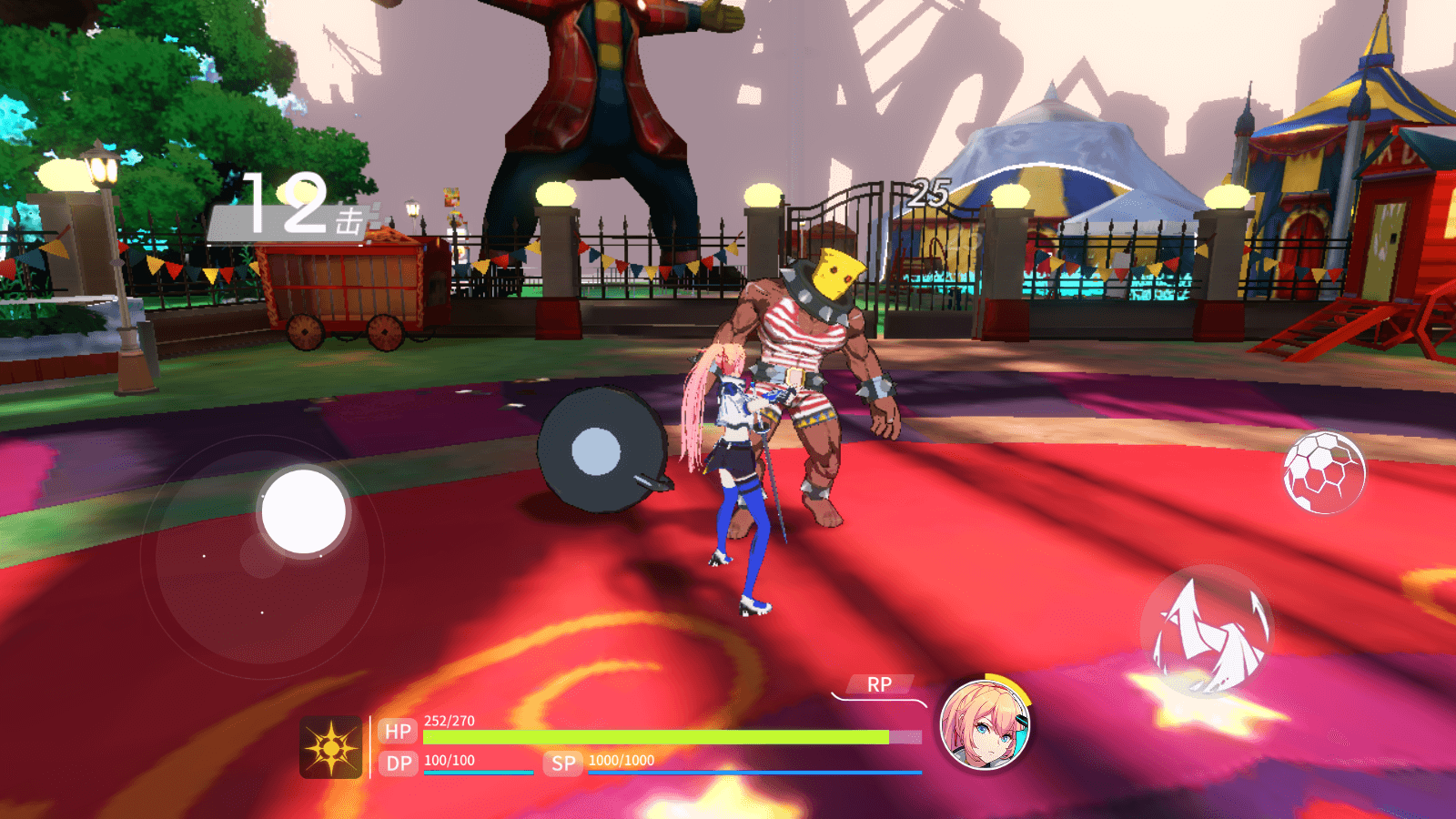1456x819 pixels.
Task: Click the golden sunburst buff icon
Action: click(331, 747)
